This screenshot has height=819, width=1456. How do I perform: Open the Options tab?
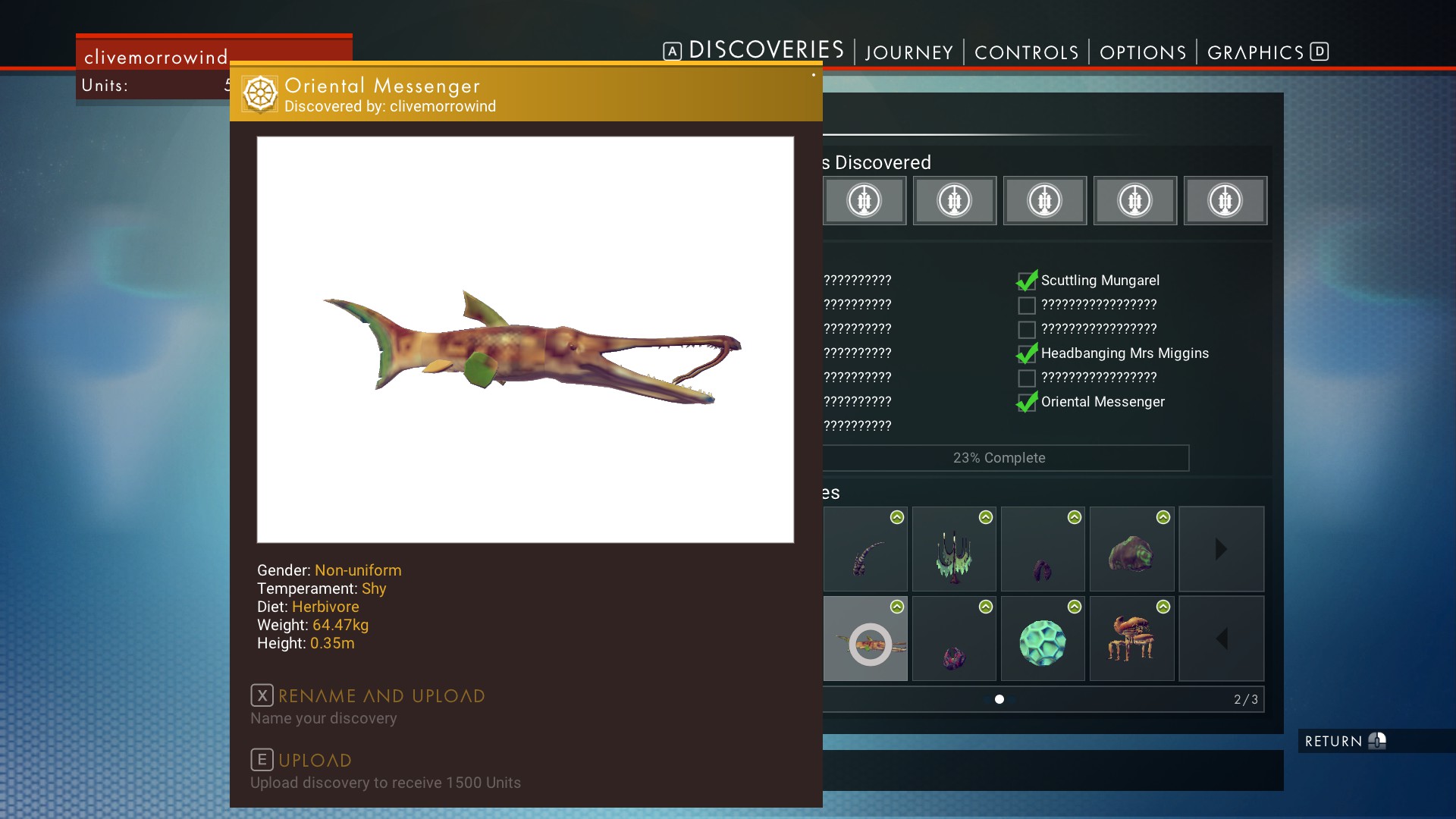pos(1142,52)
